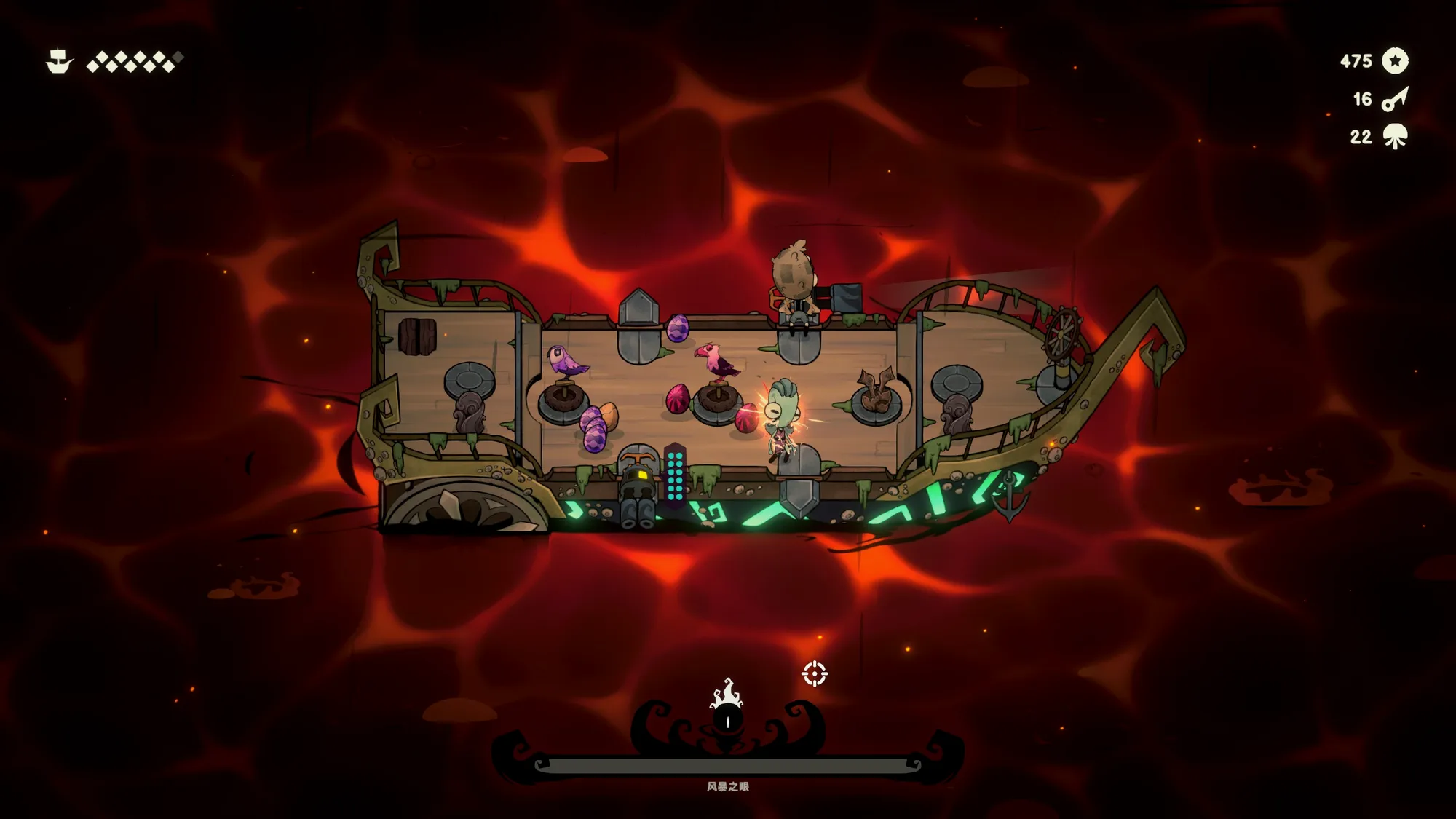Click the ship health icon
This screenshot has width=1456, height=819.
pyautogui.click(x=59, y=61)
